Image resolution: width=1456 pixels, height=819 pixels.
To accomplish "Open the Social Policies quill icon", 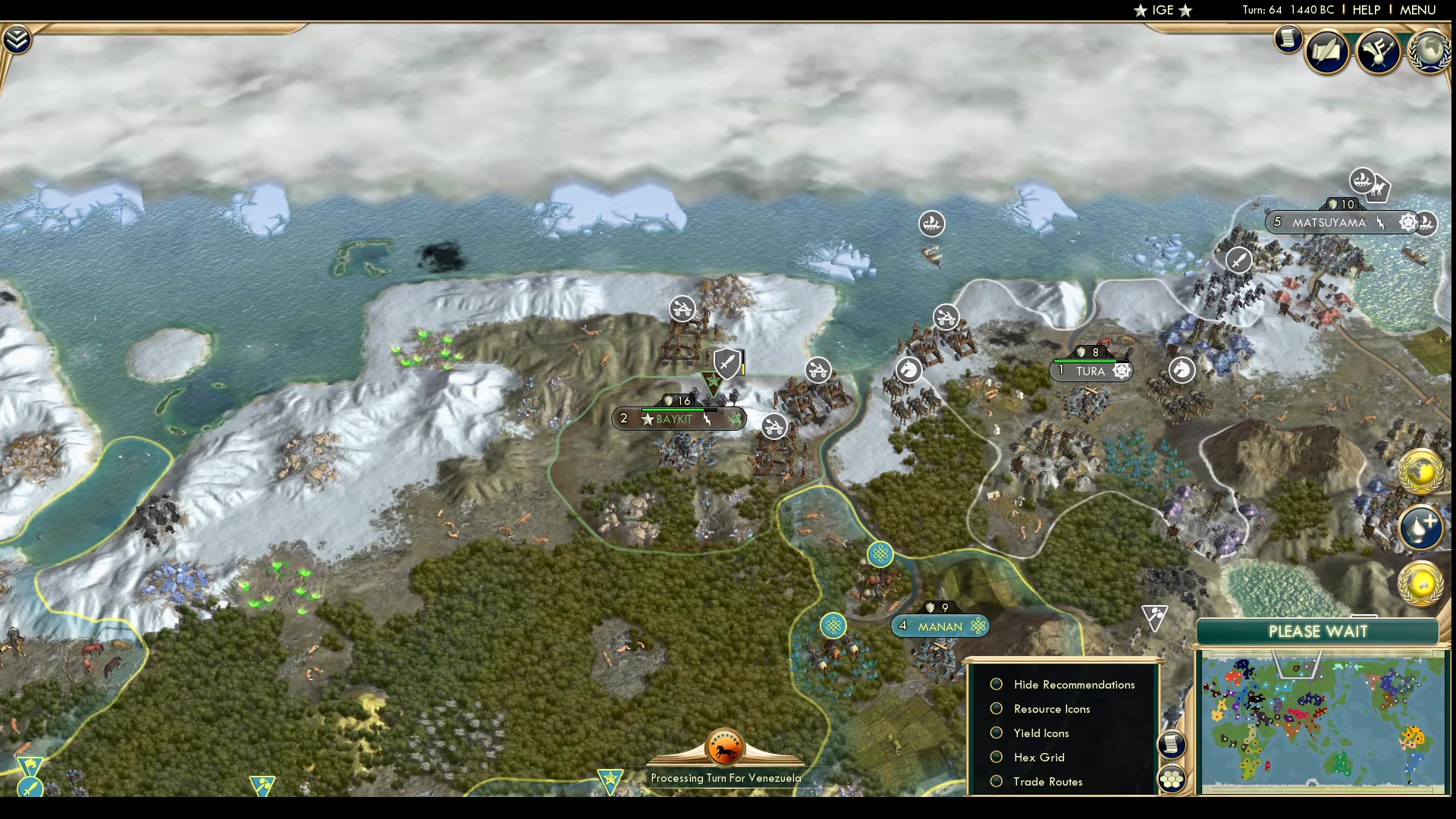I will [x=1329, y=51].
